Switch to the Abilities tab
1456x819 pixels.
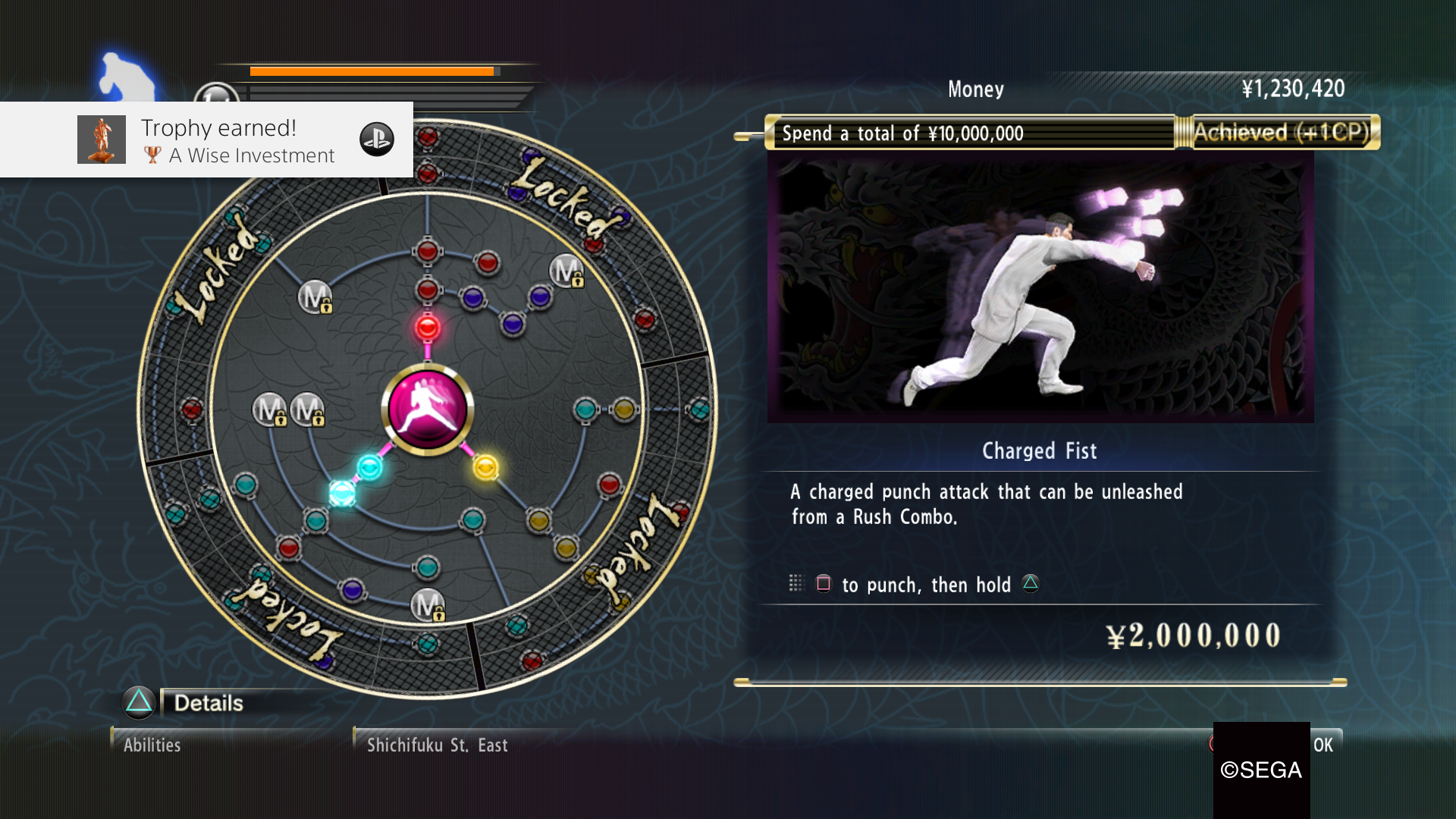(x=152, y=745)
